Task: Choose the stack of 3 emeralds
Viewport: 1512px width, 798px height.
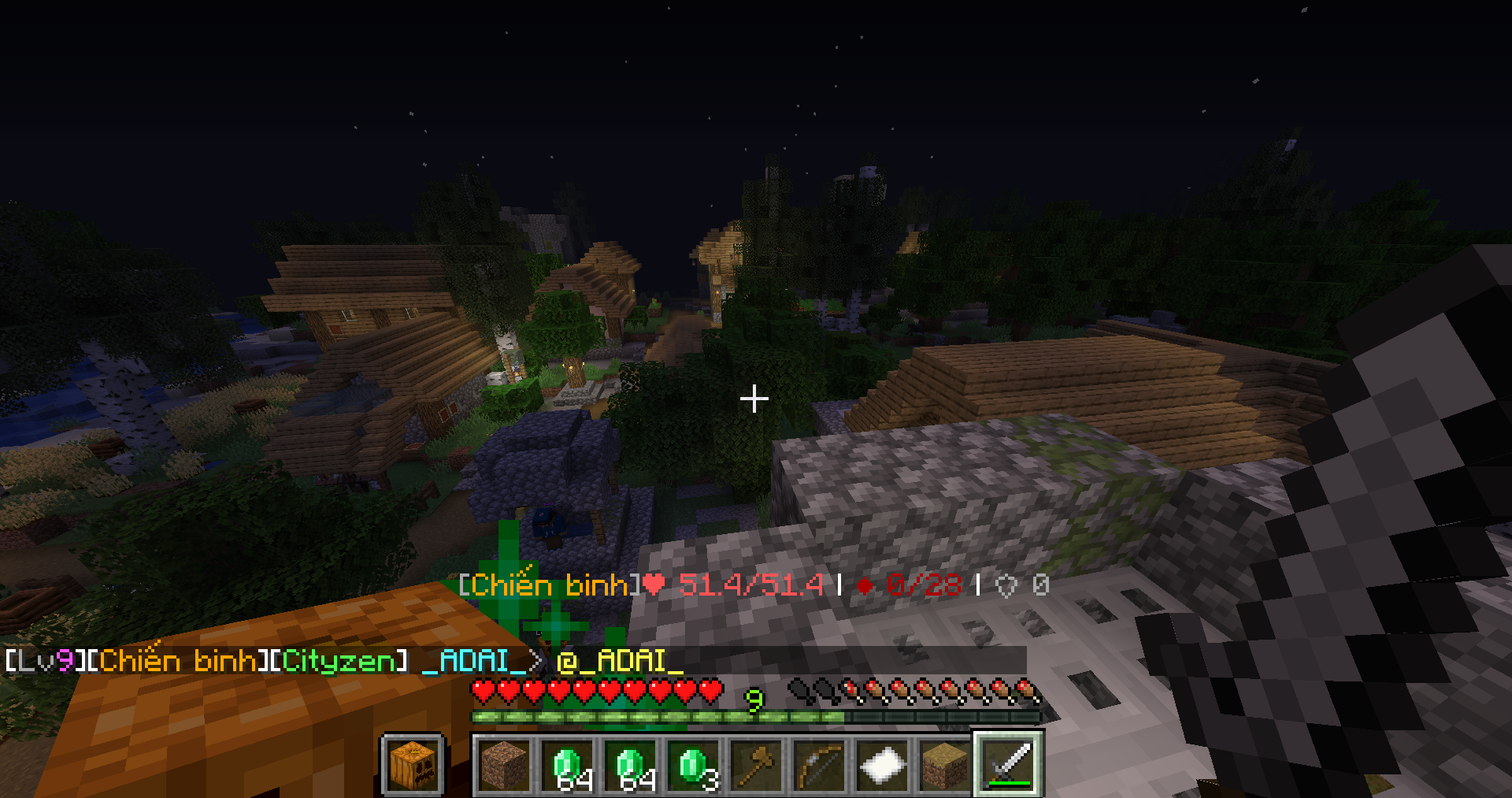Action: click(694, 763)
